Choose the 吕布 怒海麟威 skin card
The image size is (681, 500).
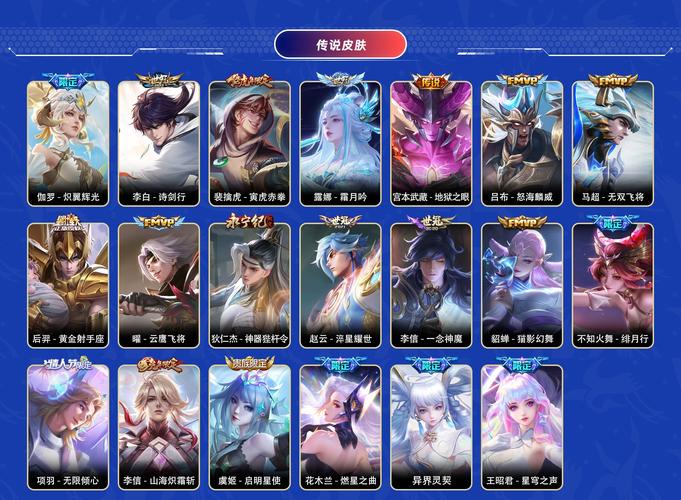point(522,140)
